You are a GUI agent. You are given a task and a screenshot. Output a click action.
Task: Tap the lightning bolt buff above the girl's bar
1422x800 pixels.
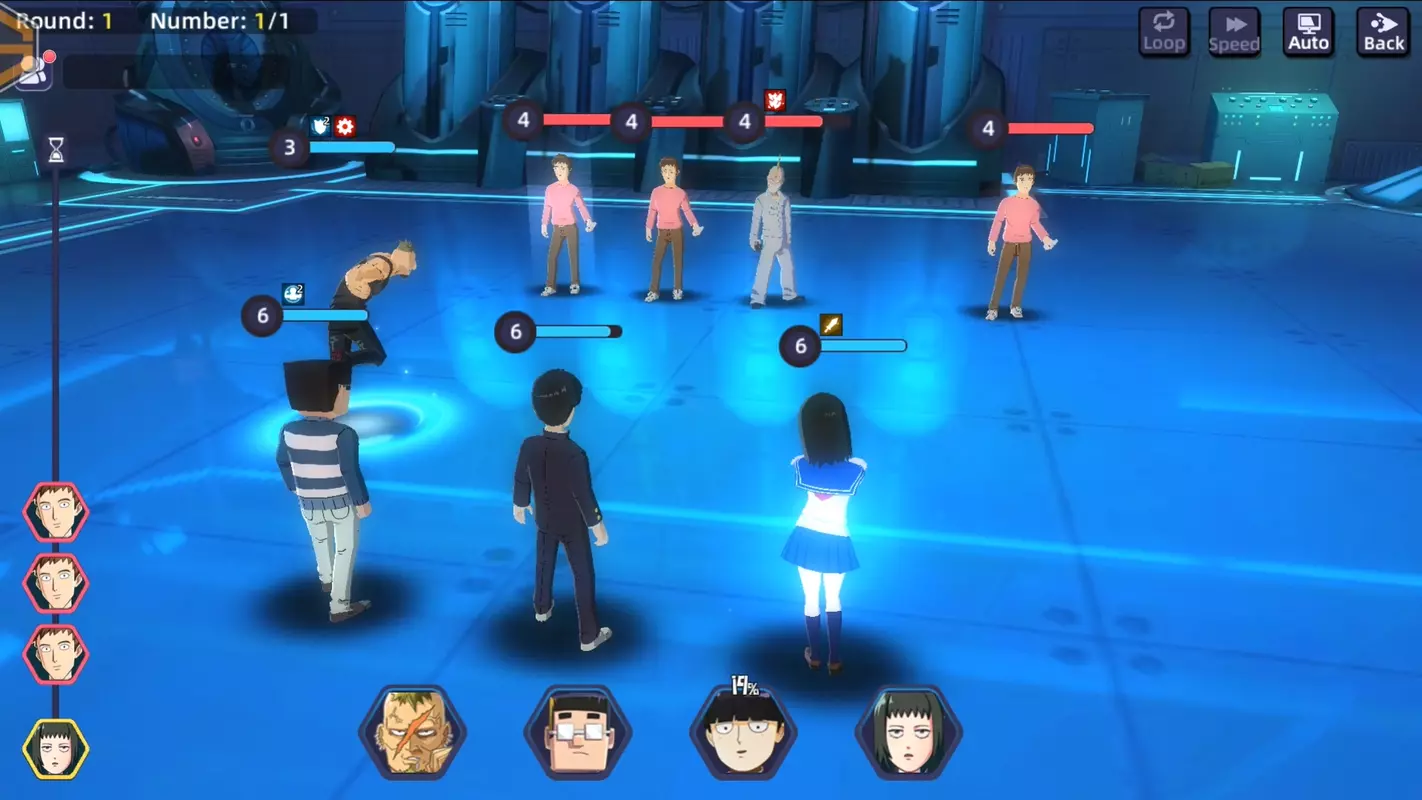831,324
